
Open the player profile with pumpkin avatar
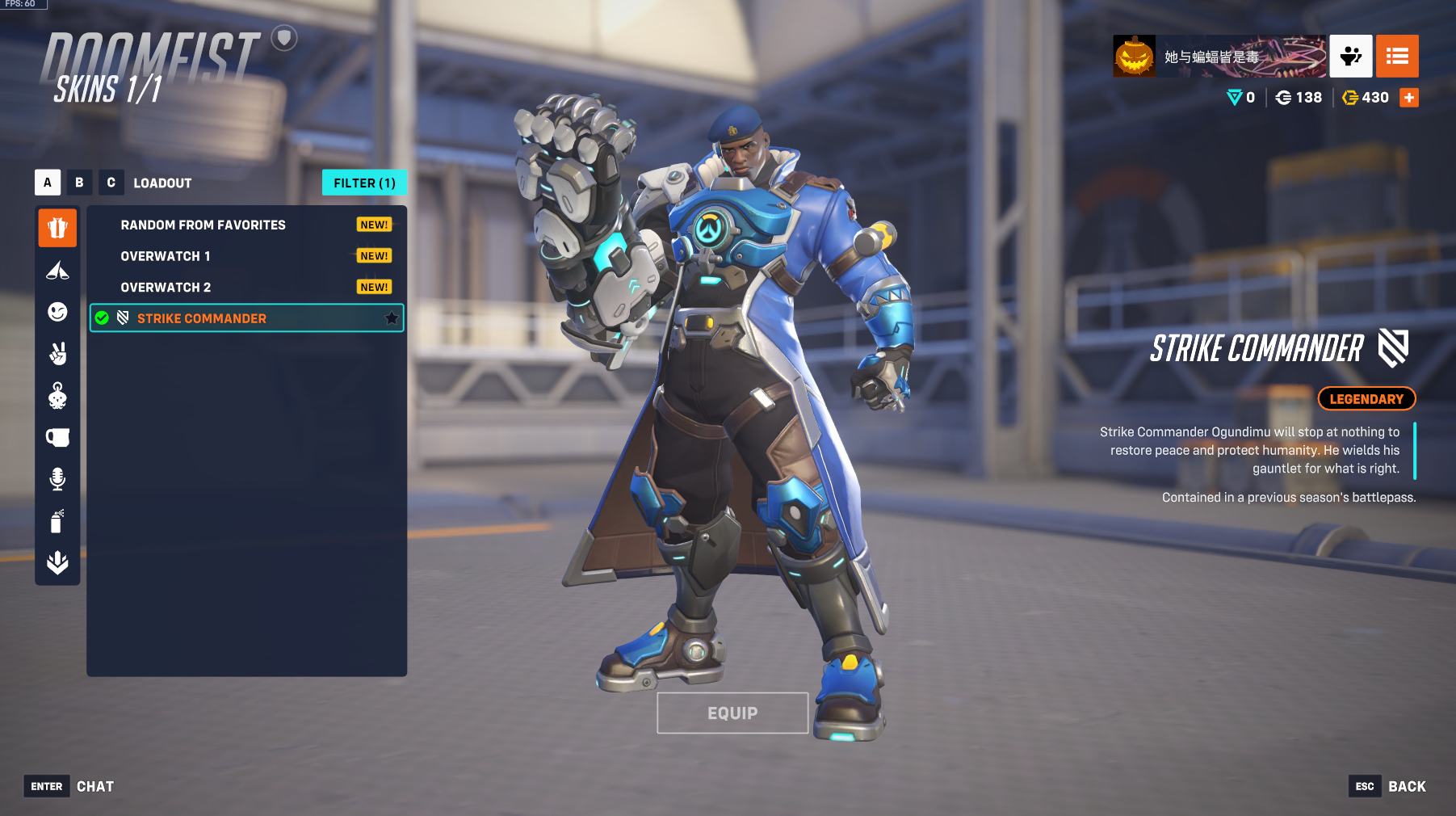coord(1135,57)
